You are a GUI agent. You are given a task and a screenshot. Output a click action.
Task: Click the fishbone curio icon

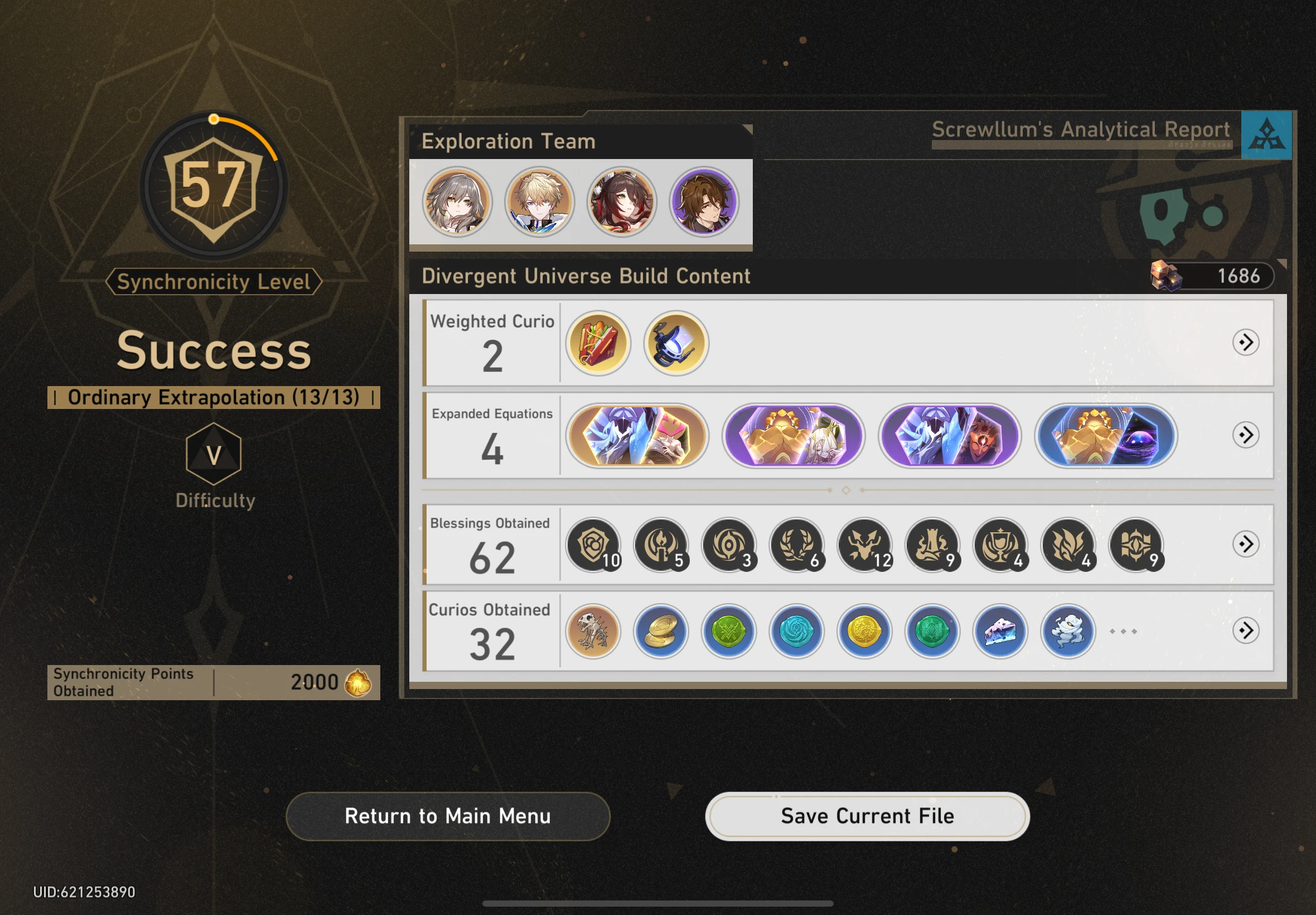click(592, 630)
